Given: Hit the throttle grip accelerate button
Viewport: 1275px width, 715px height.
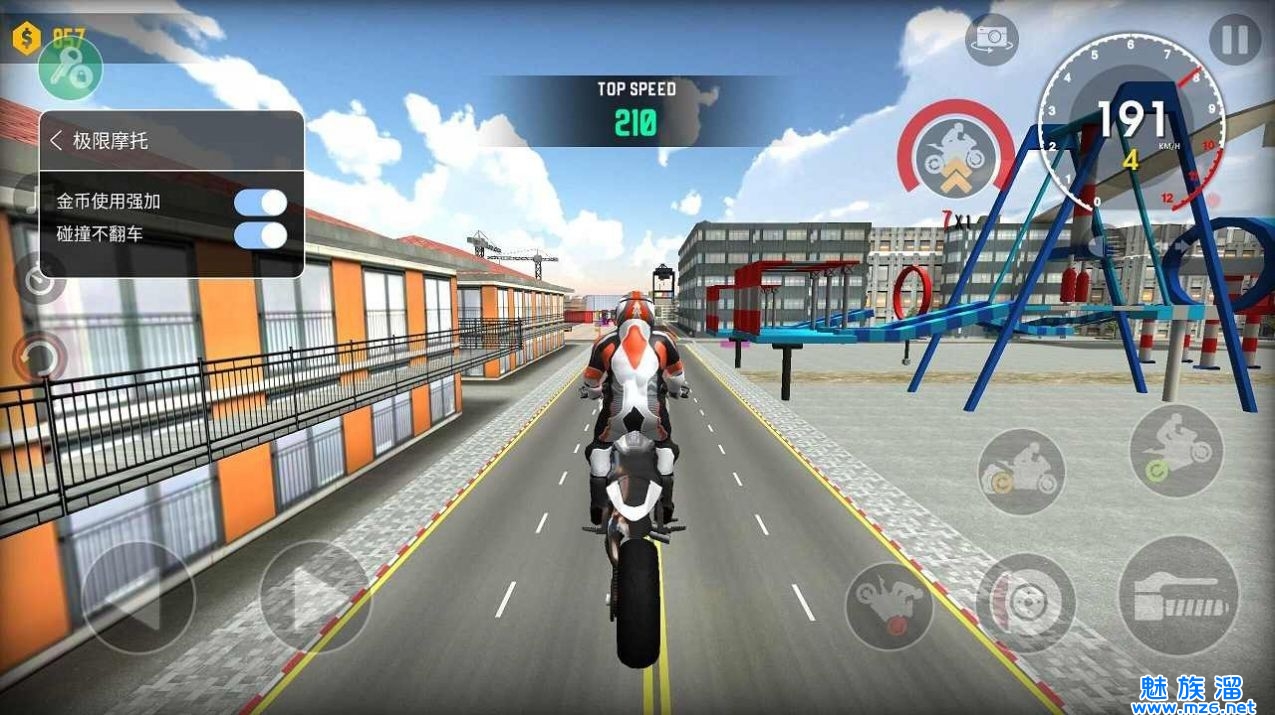Looking at the screenshot, I should 1178,596.
